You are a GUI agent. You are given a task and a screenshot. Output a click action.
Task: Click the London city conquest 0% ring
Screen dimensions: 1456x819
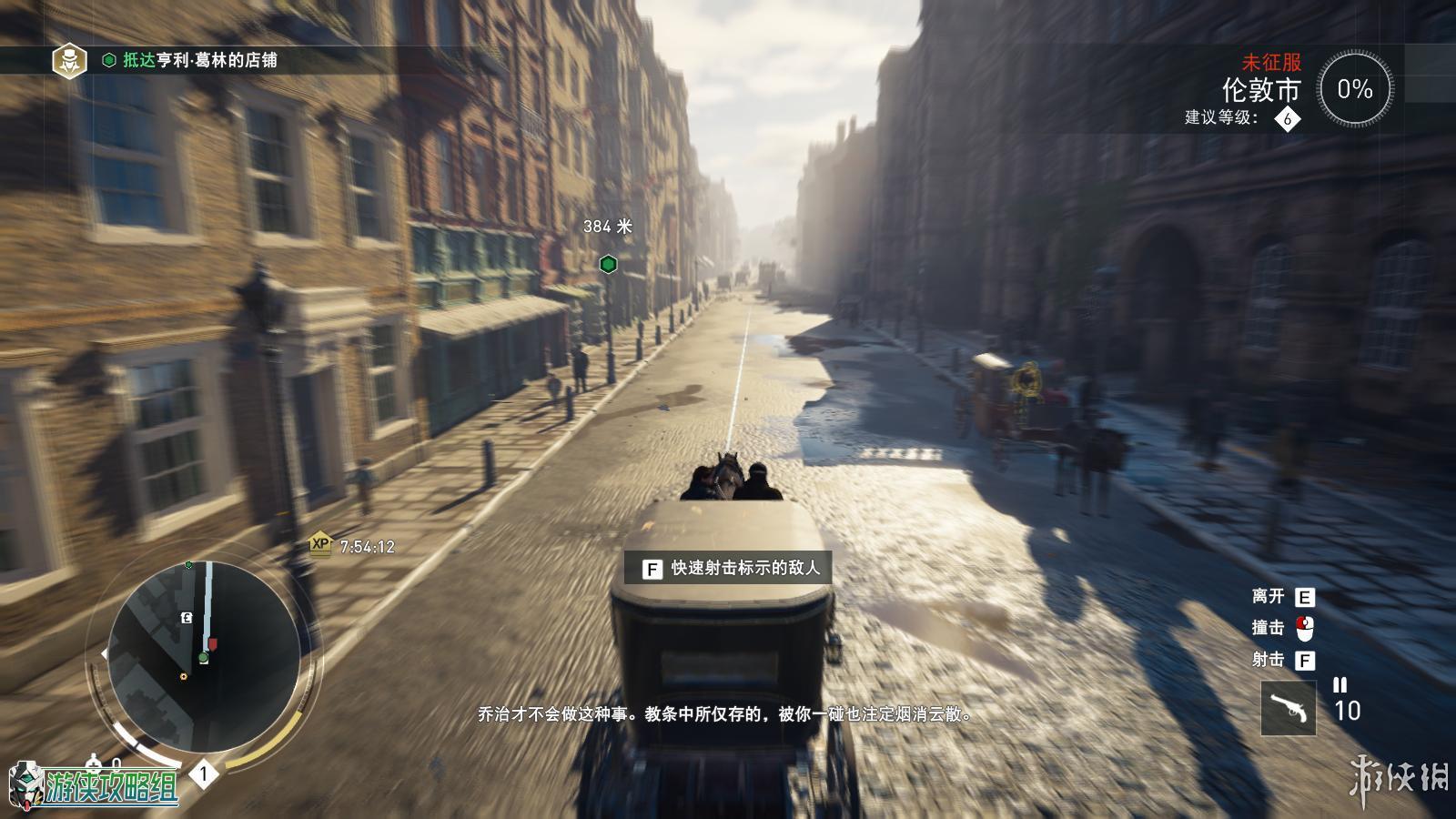click(x=1354, y=89)
